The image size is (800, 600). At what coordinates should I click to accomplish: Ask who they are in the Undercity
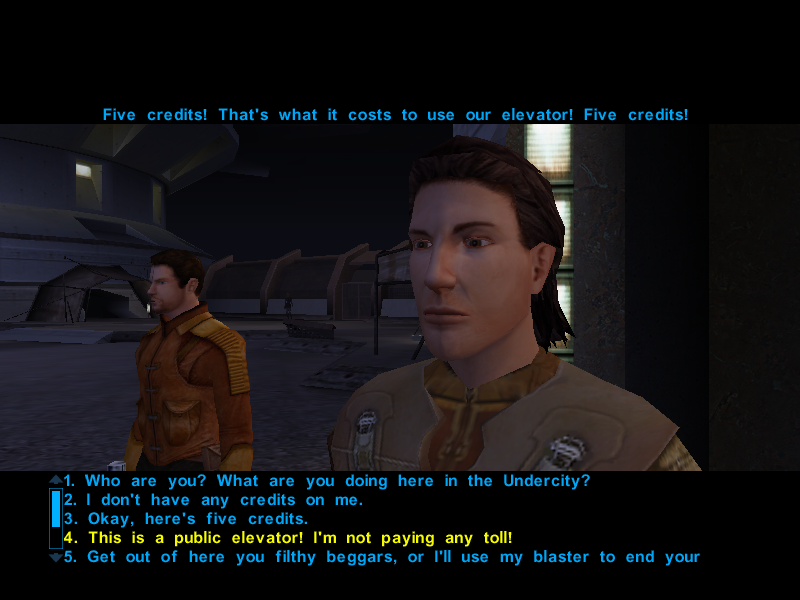point(327,481)
